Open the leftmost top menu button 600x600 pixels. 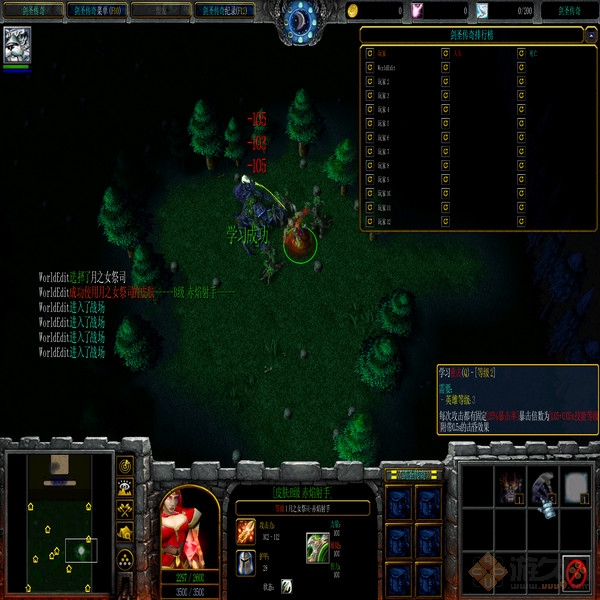click(x=30, y=11)
